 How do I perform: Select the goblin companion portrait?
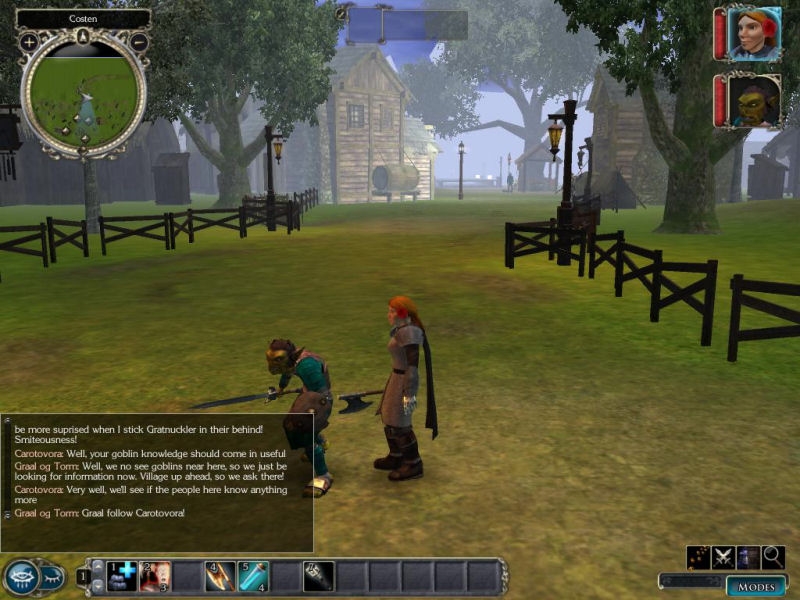click(x=753, y=101)
